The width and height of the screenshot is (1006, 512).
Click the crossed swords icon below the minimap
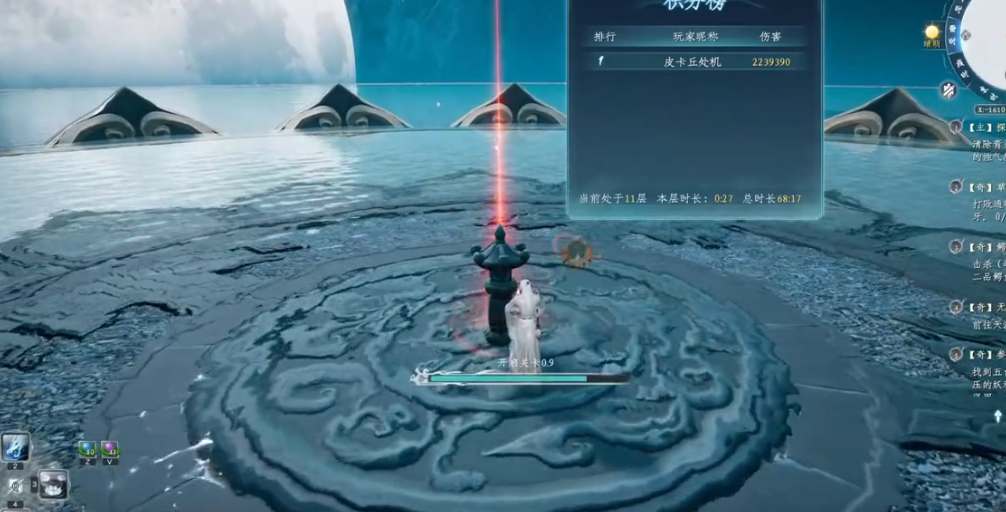948,89
